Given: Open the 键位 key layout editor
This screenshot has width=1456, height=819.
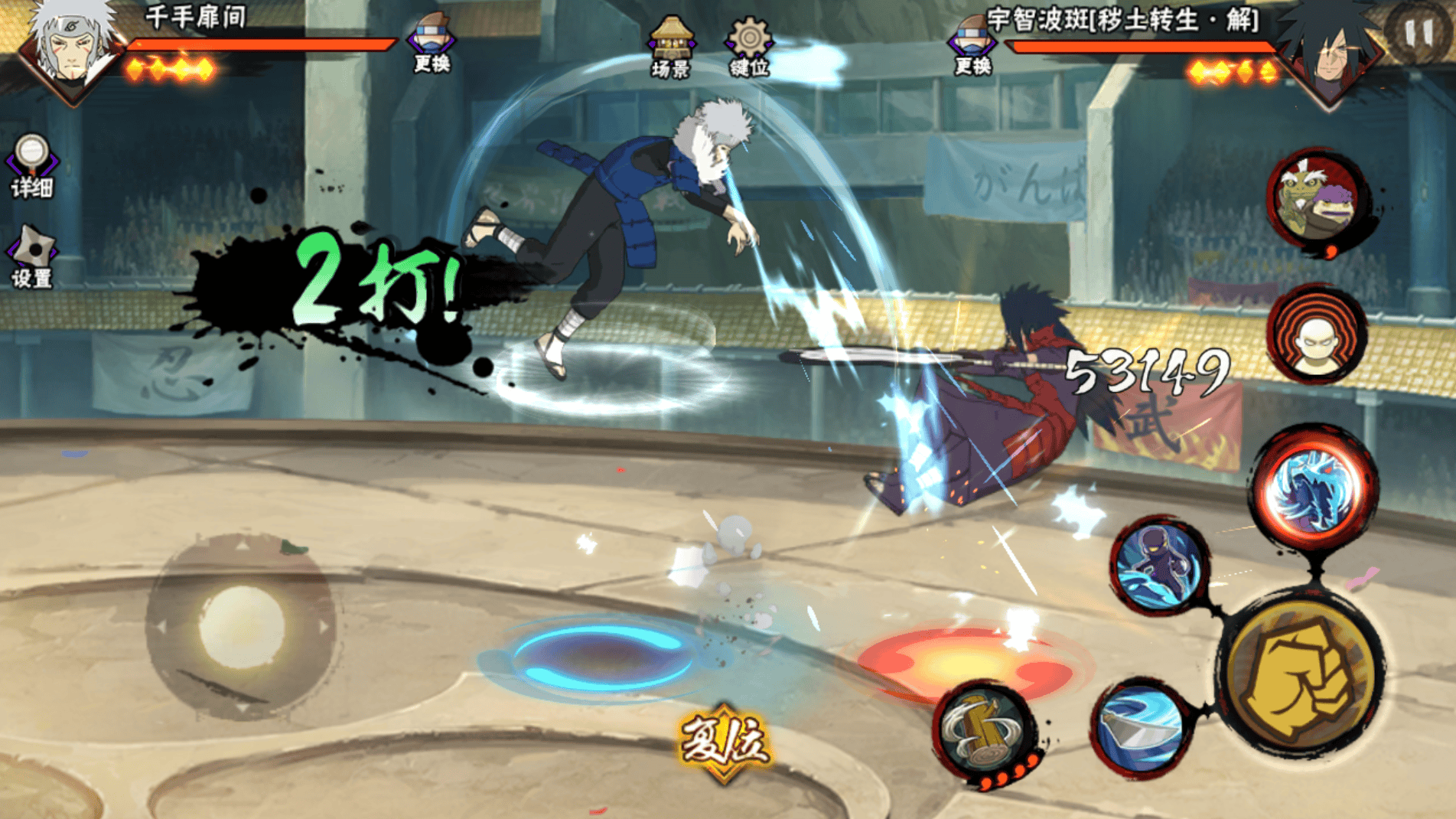Looking at the screenshot, I should (x=748, y=46).
